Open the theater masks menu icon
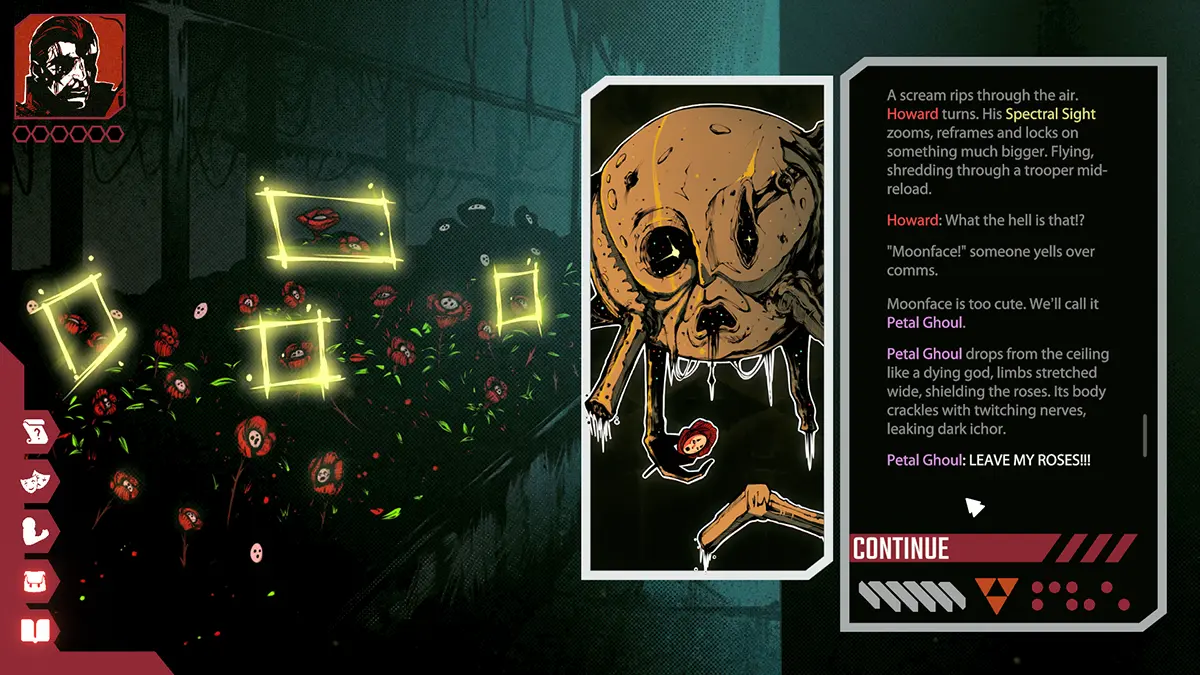Viewport: 1200px width, 675px height. (35, 481)
